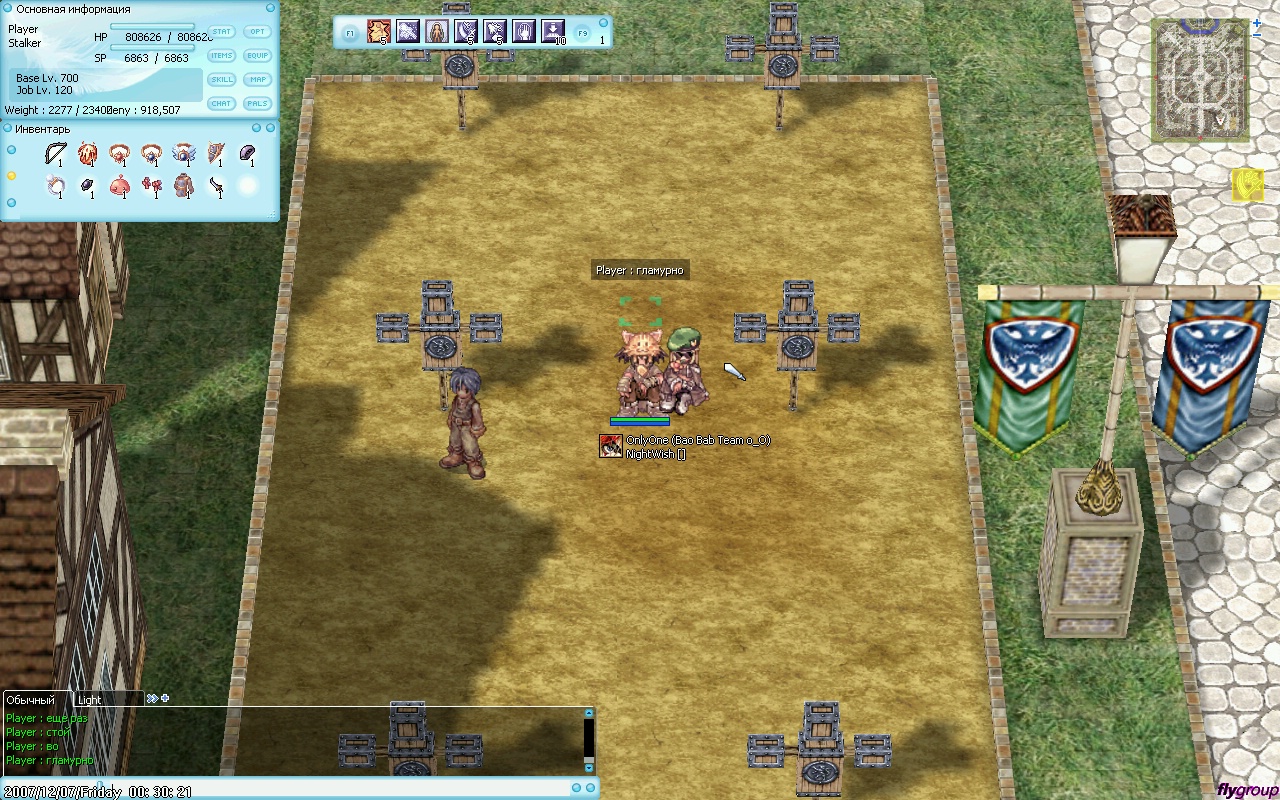Open the PALS friends list
Image resolution: width=1280 pixels, height=800 pixels.
[x=258, y=104]
